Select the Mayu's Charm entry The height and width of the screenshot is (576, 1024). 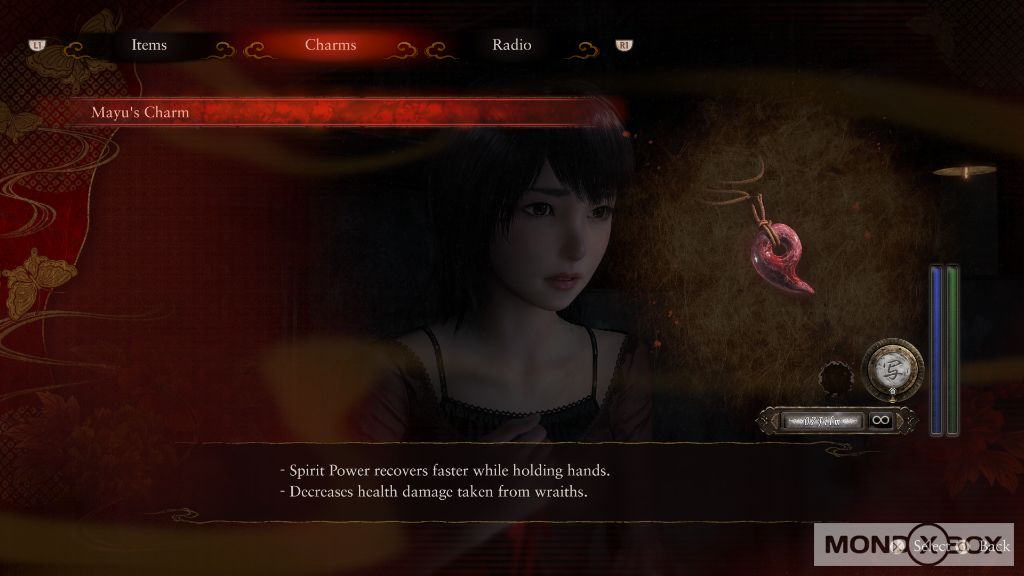pos(140,113)
